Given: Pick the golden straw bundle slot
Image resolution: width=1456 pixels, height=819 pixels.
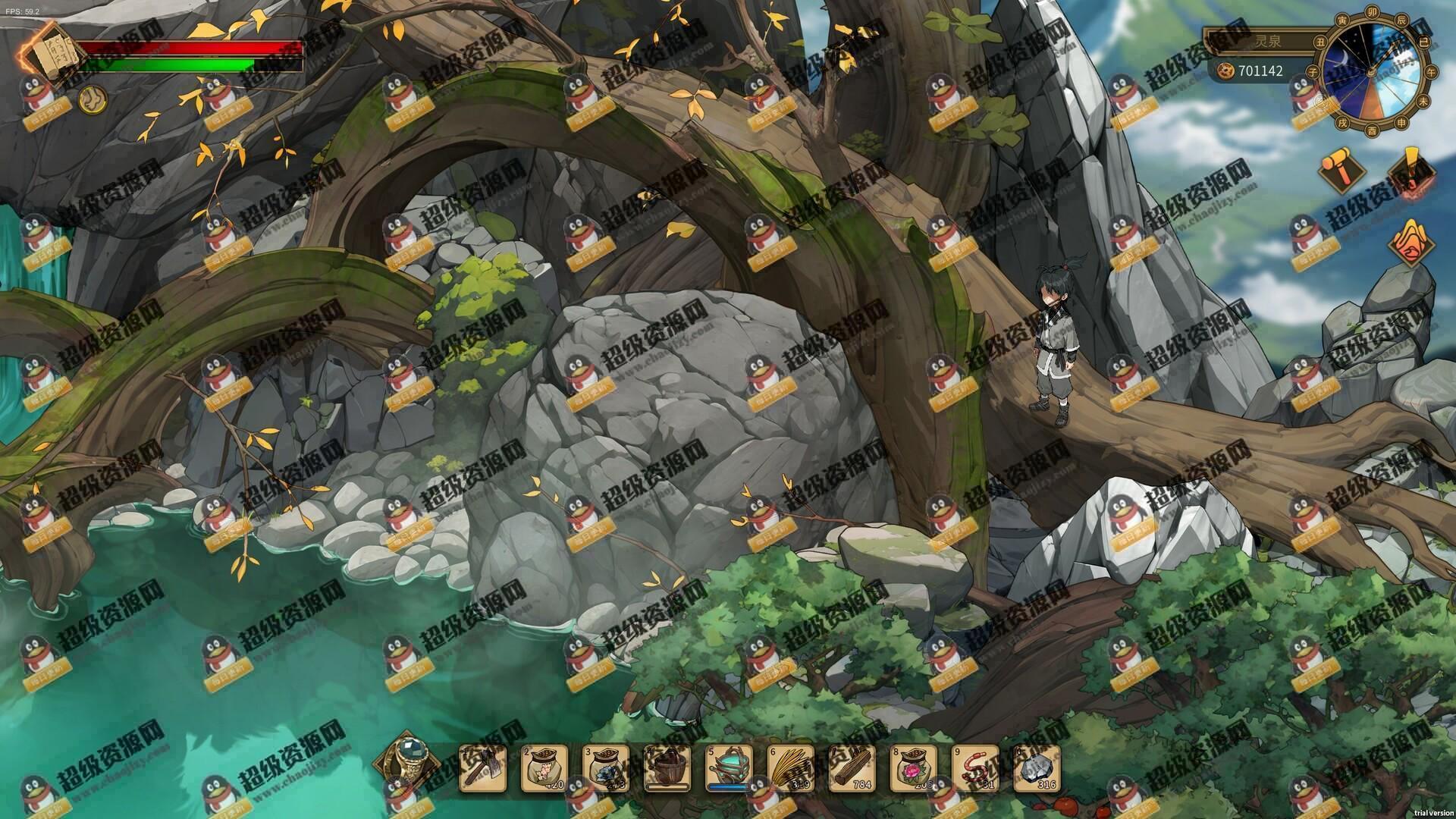Looking at the screenshot, I should tap(791, 767).
